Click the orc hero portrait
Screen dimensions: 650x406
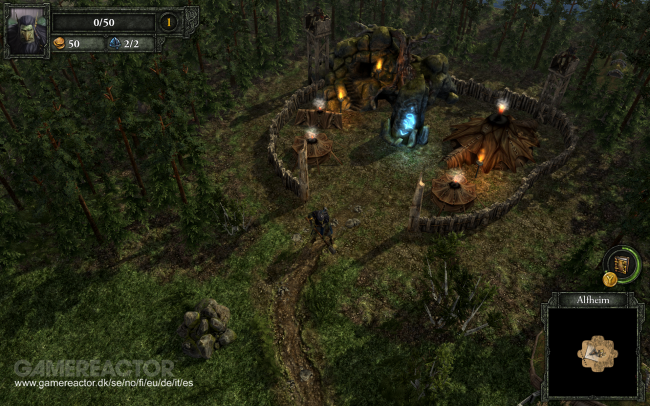24,32
